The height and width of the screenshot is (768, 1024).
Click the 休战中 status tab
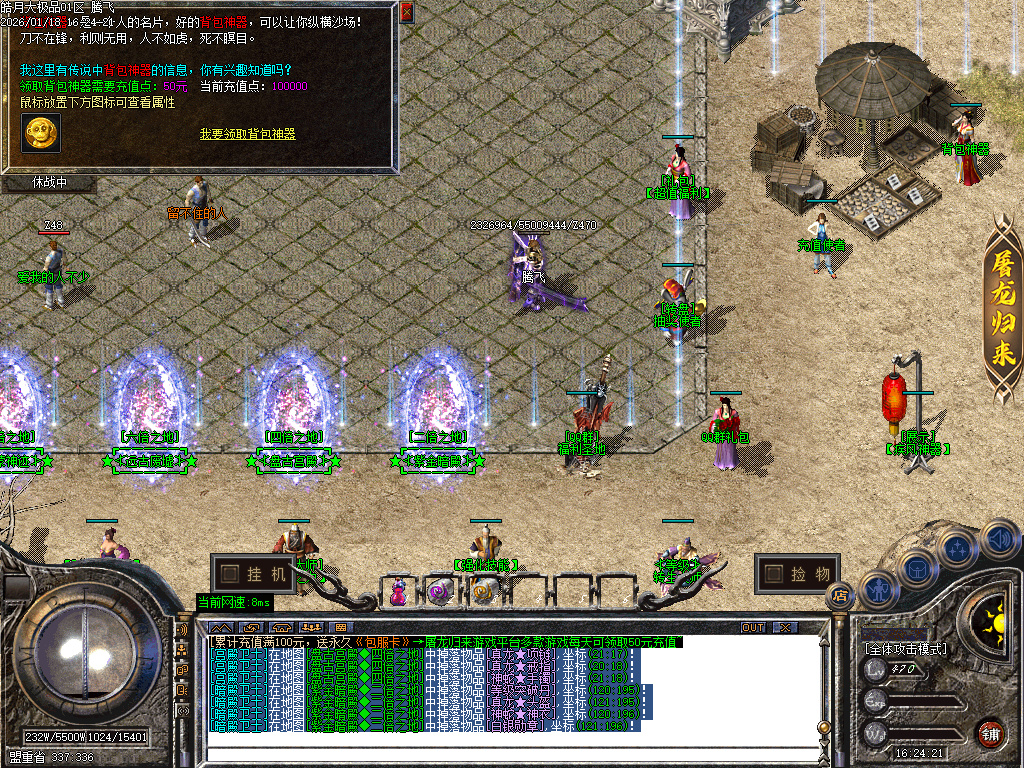click(49, 183)
